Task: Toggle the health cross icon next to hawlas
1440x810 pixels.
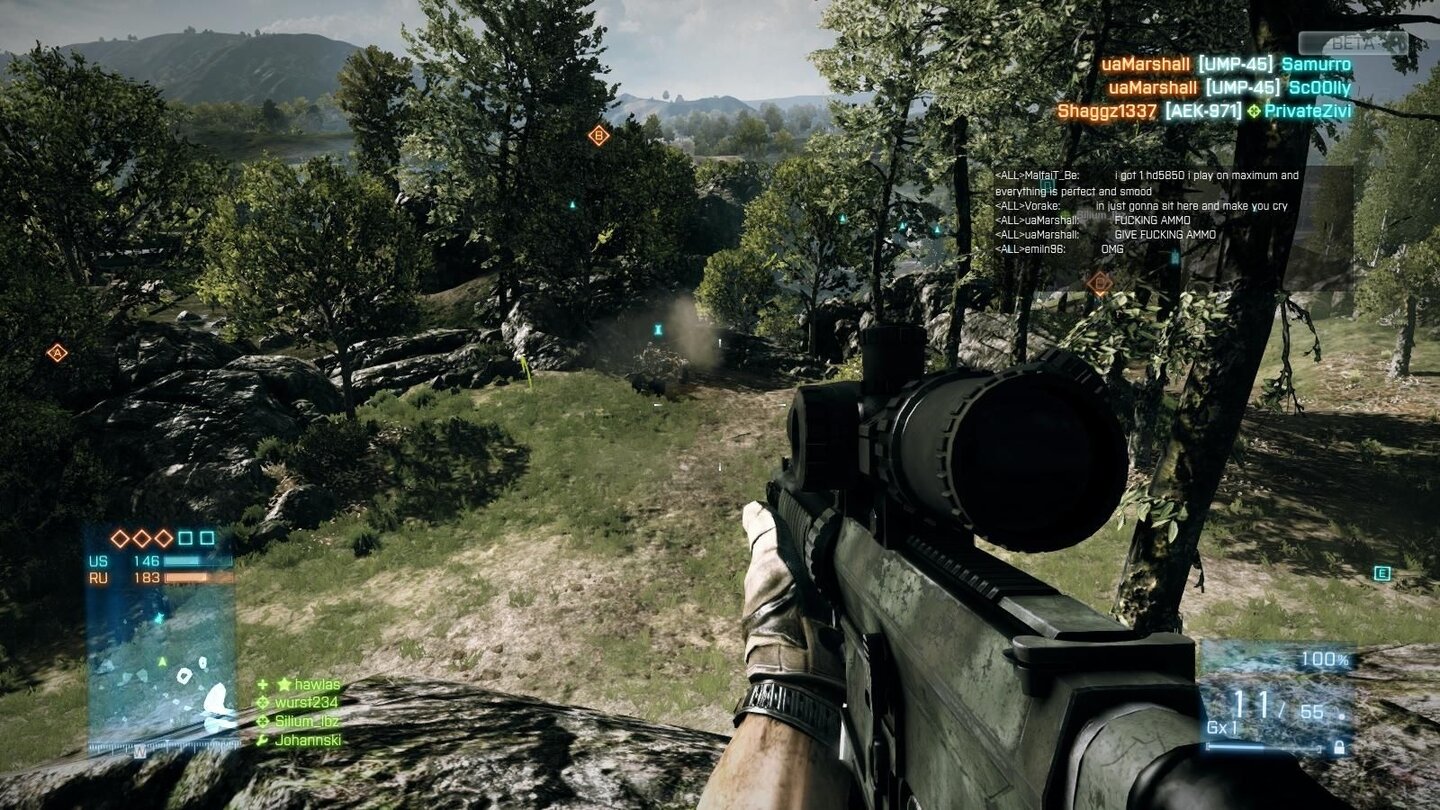Action: click(262, 682)
